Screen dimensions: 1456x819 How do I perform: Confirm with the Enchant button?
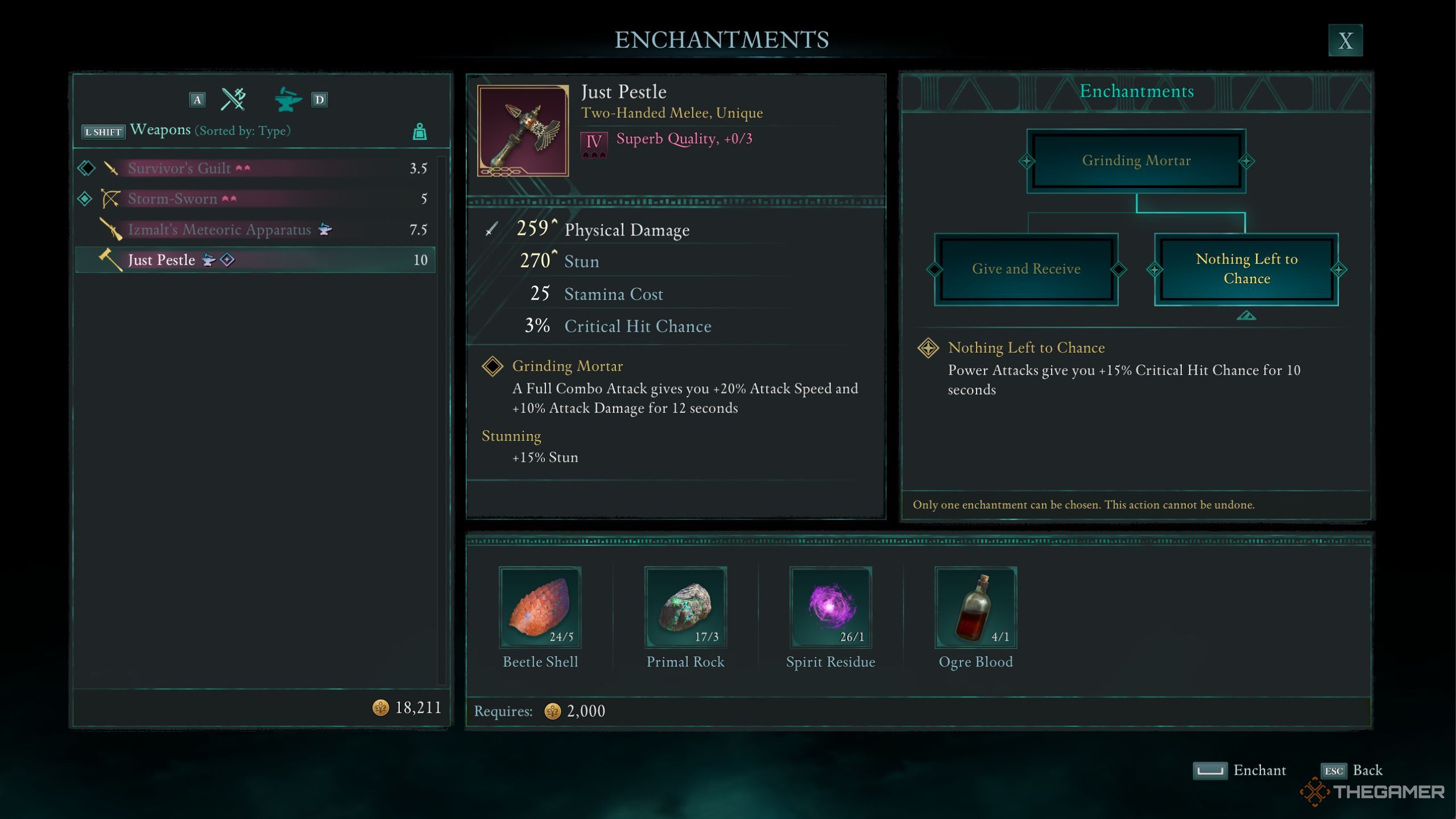1240,770
